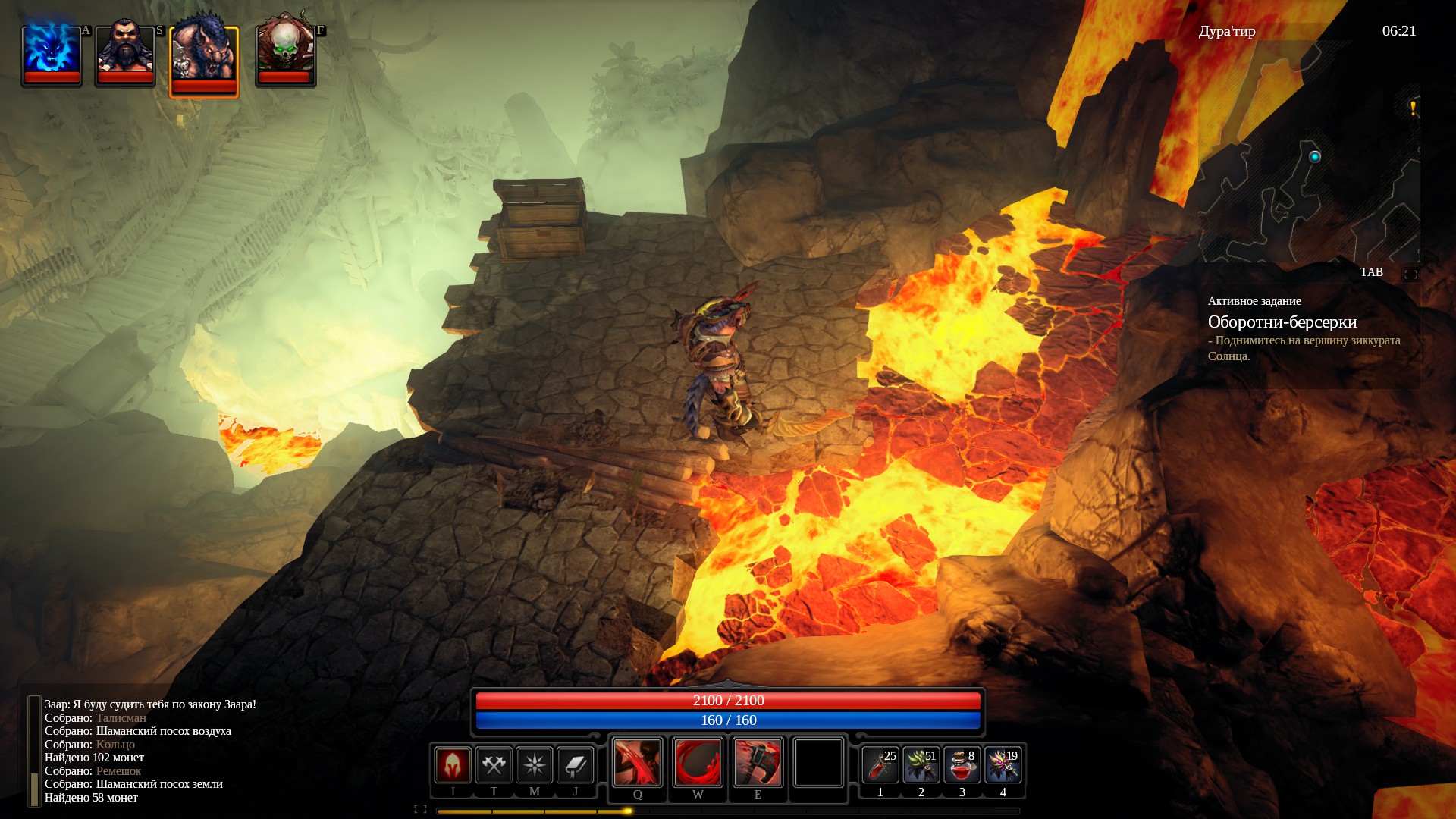Open the active quest Оборотни-берсерки tracker

[x=1282, y=322]
